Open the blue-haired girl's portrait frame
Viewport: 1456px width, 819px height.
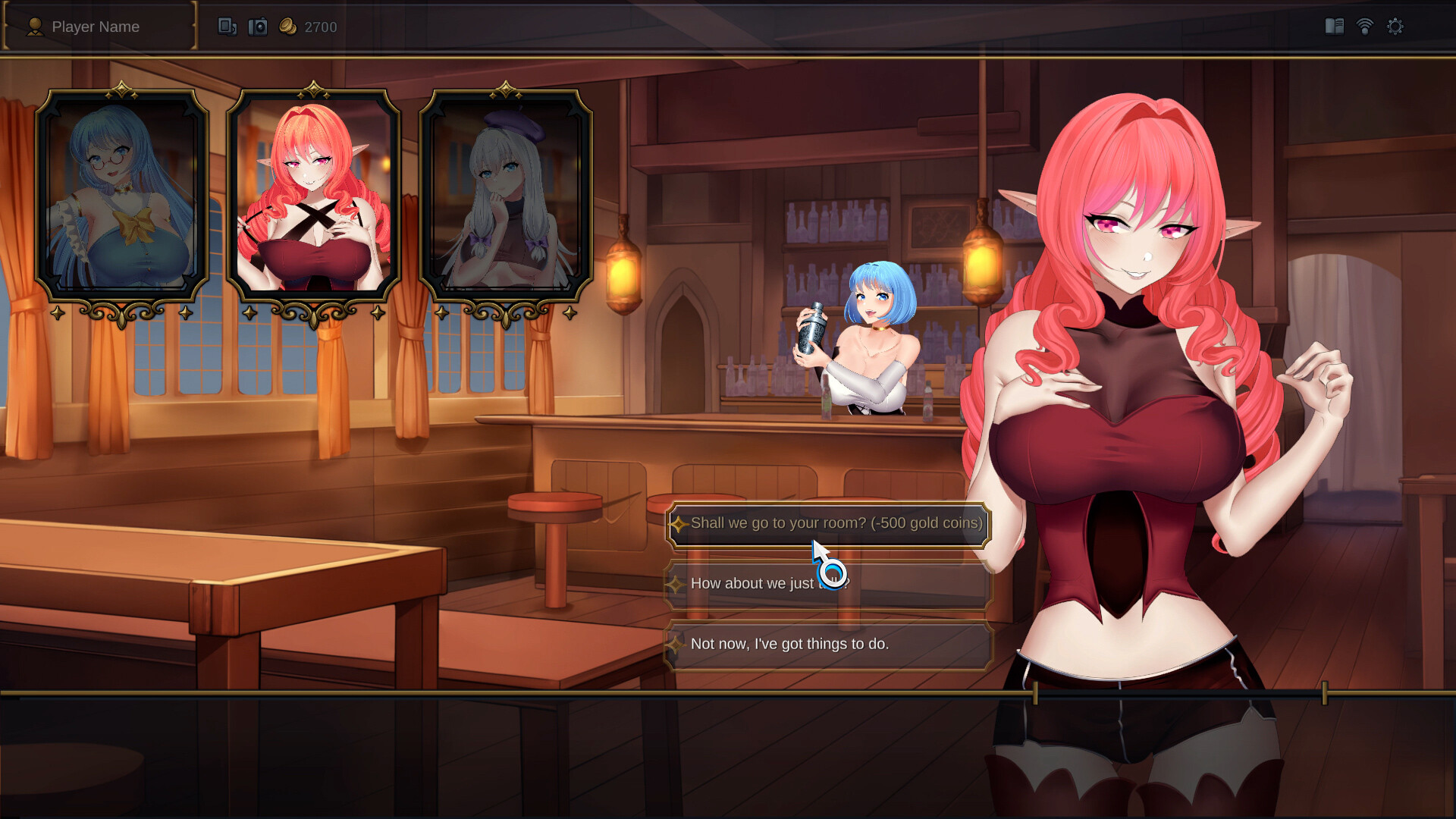[x=124, y=193]
